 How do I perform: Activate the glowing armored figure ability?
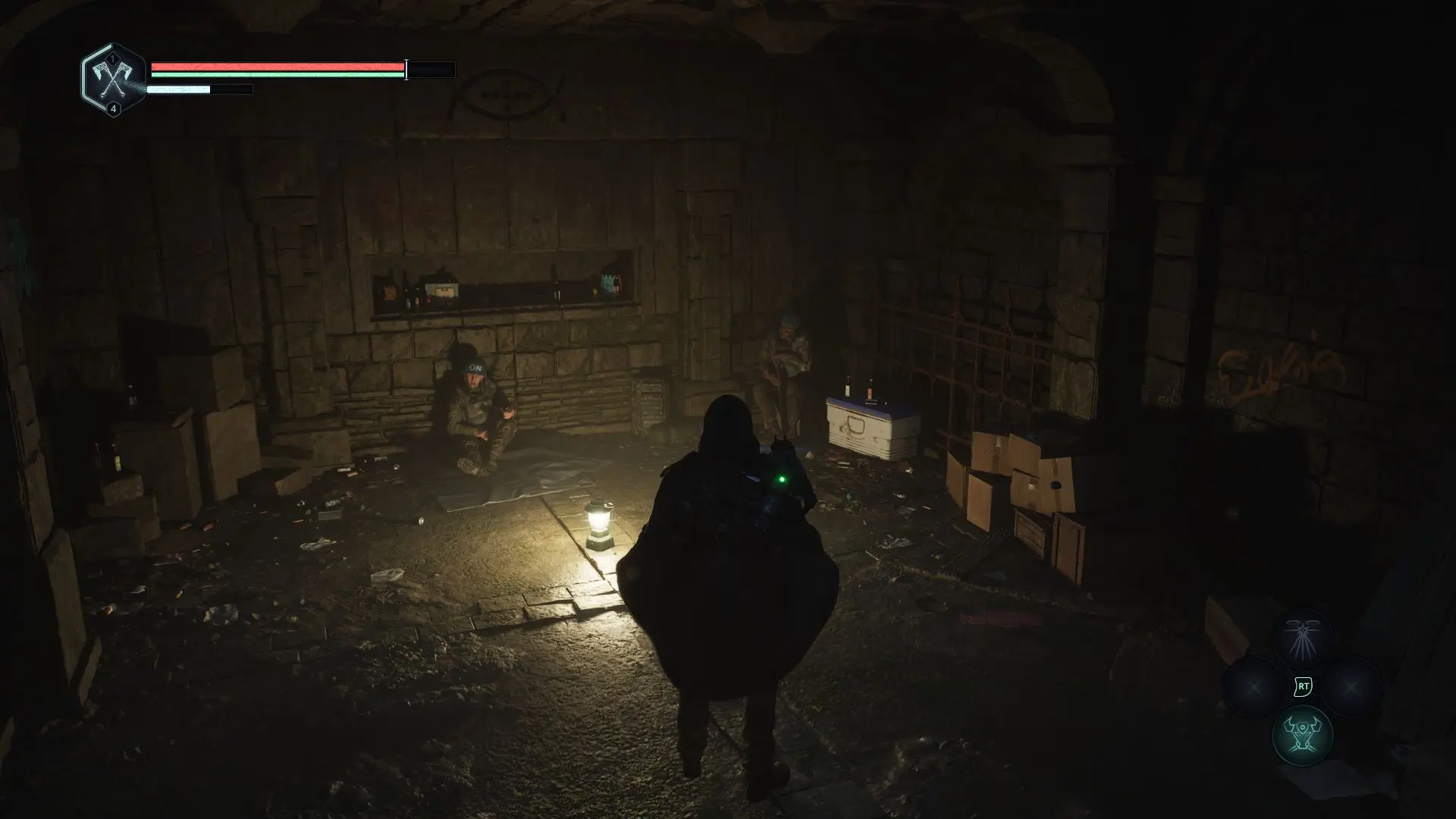pyautogui.click(x=1302, y=734)
